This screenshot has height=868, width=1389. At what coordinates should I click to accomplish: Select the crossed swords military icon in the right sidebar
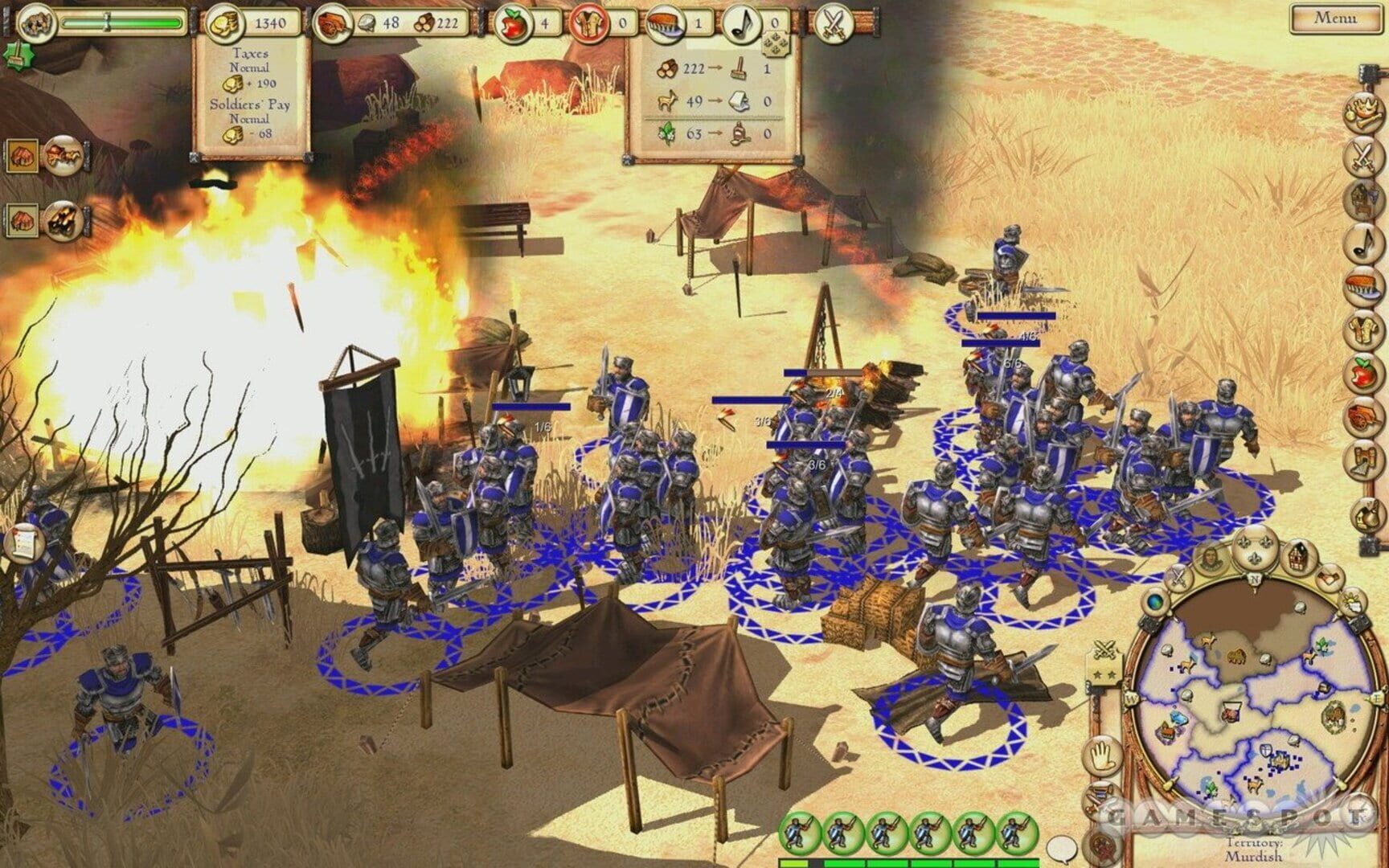1363,155
